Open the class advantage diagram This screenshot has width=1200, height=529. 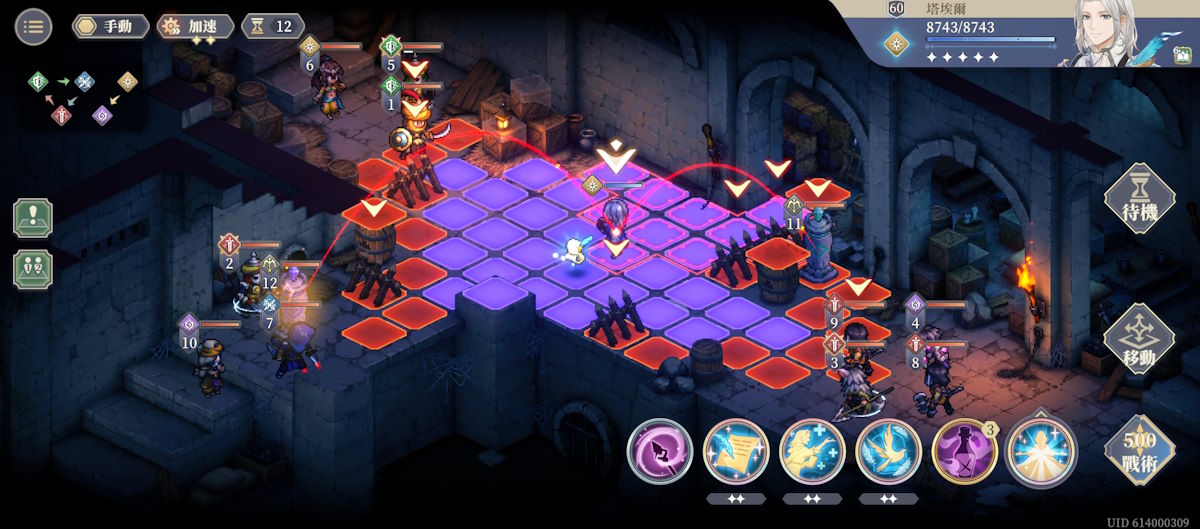click(82, 97)
